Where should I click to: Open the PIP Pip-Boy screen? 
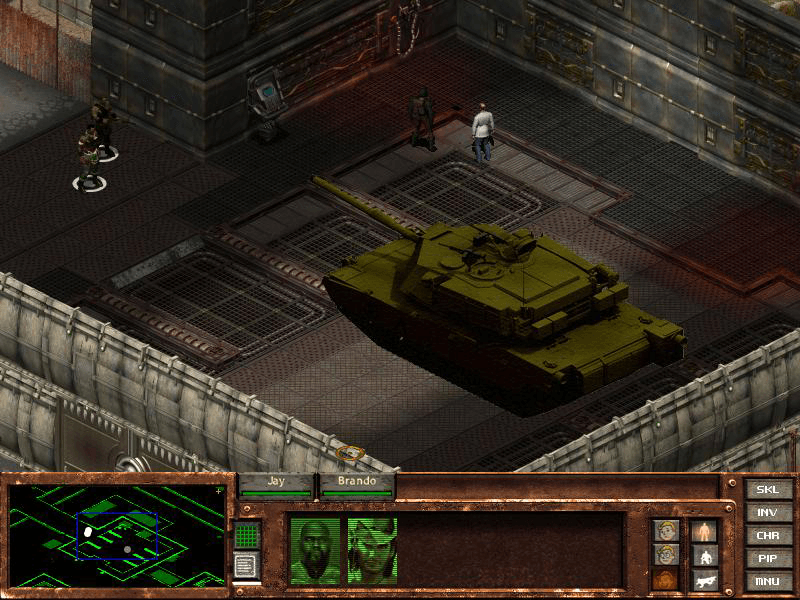click(x=766, y=558)
